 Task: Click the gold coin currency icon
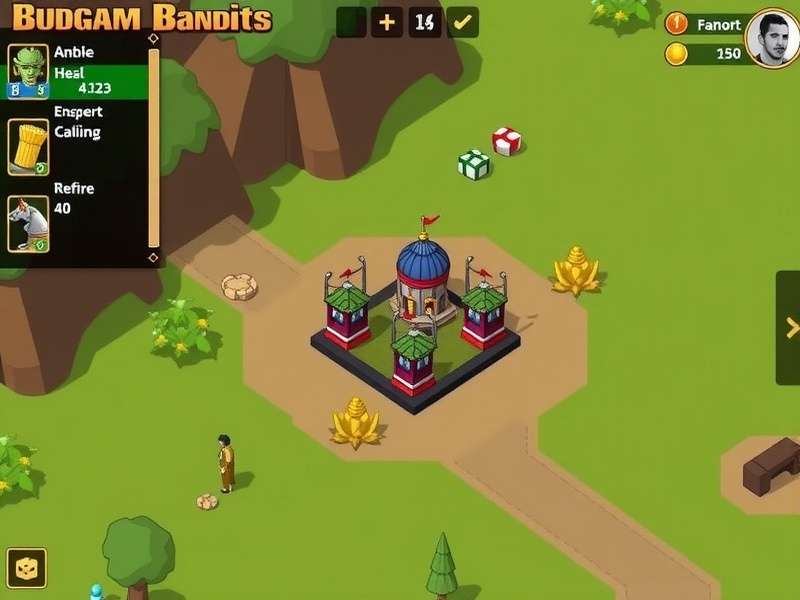click(677, 53)
